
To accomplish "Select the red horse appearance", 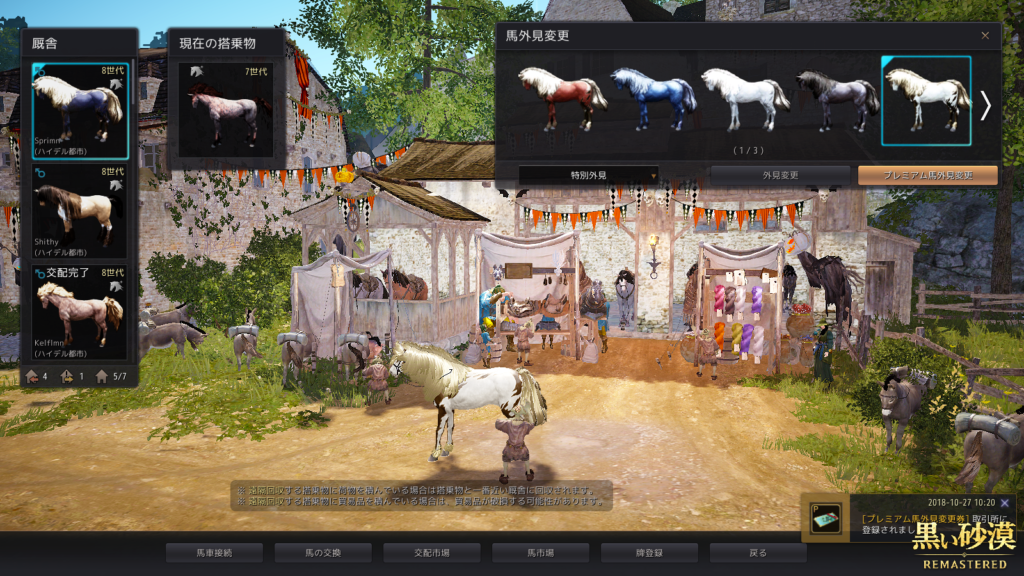I will (x=561, y=98).
